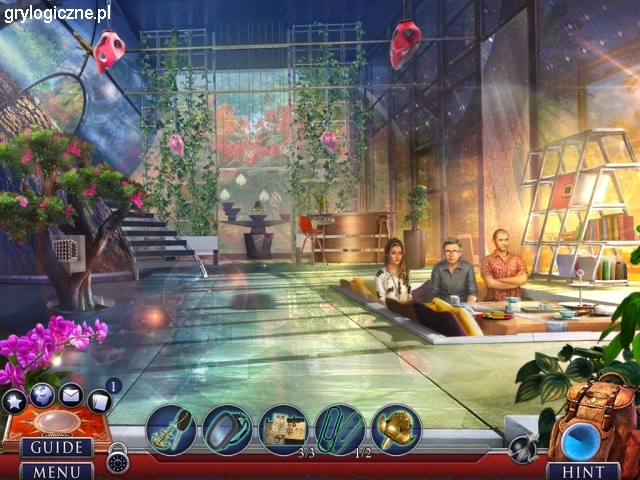Viewport: 640px width, 480px height.
Task: Open the game Menu
Action: 56,470
